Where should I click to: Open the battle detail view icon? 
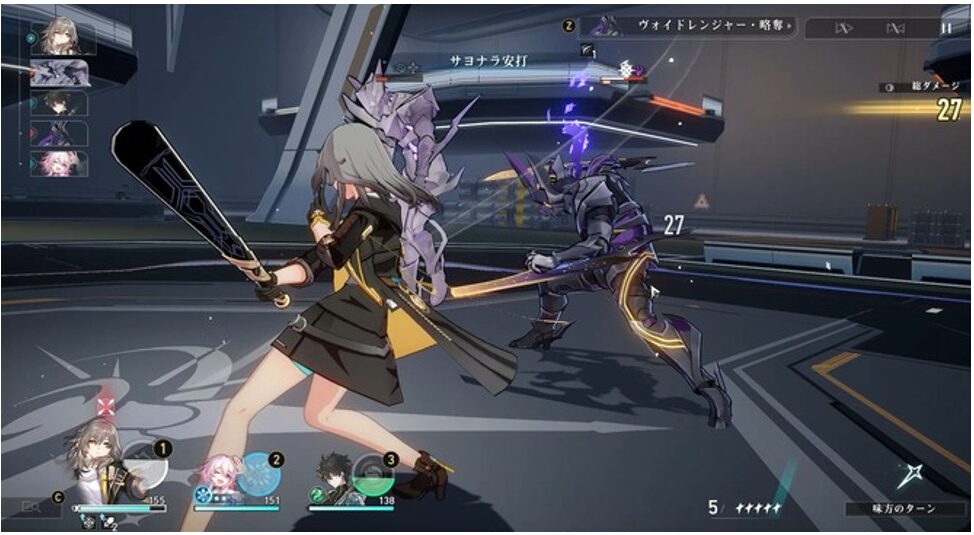click(x=31, y=507)
